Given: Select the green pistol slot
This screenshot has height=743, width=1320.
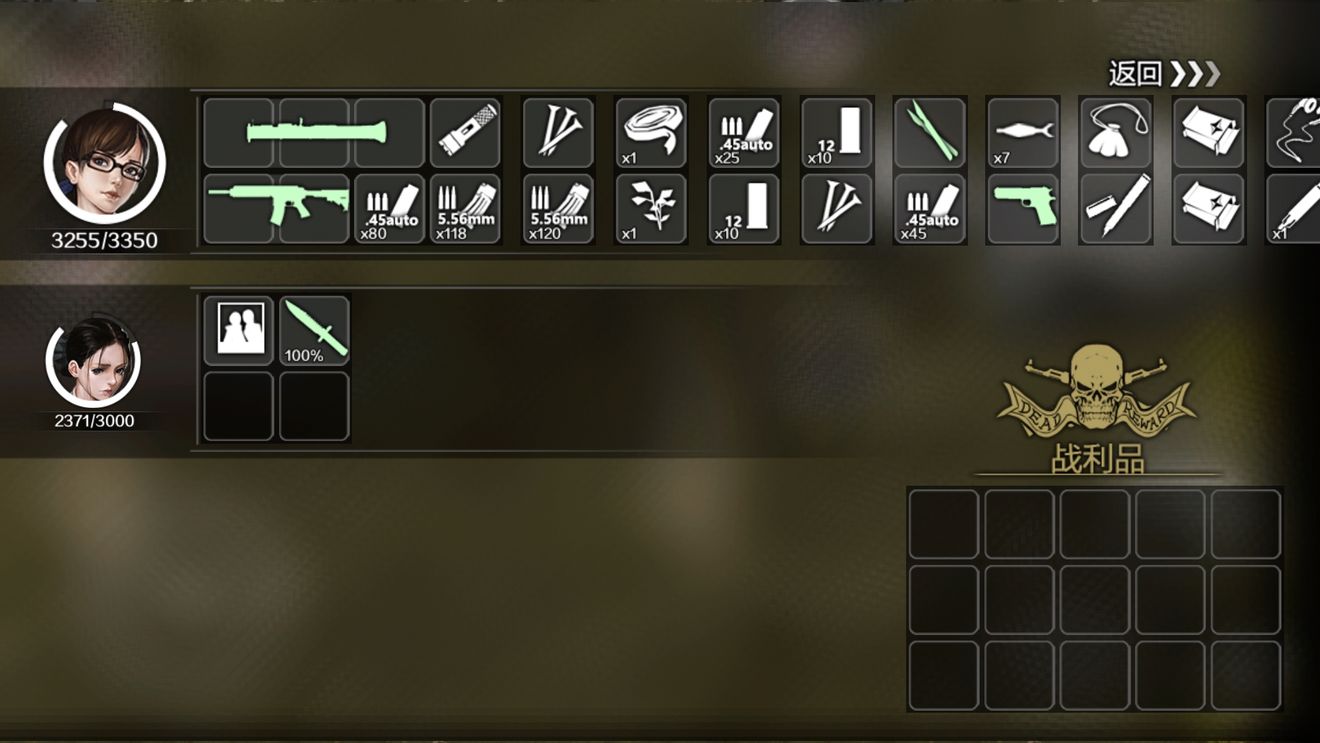Looking at the screenshot, I should tap(1022, 209).
